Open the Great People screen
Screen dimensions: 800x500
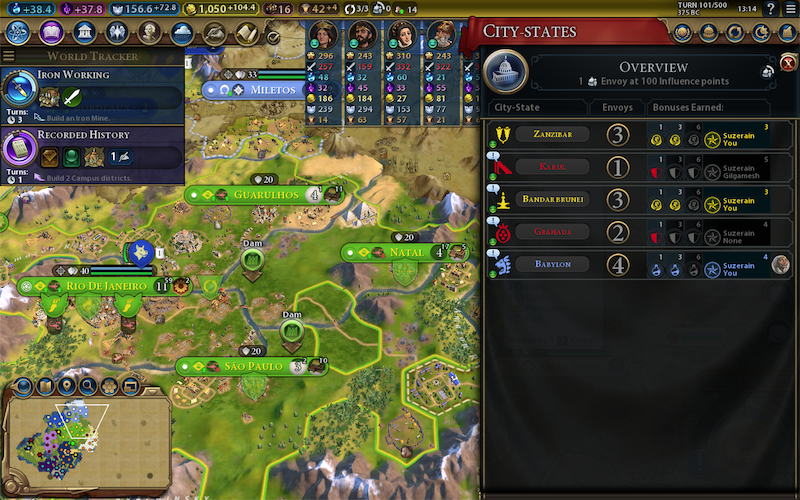(x=151, y=33)
